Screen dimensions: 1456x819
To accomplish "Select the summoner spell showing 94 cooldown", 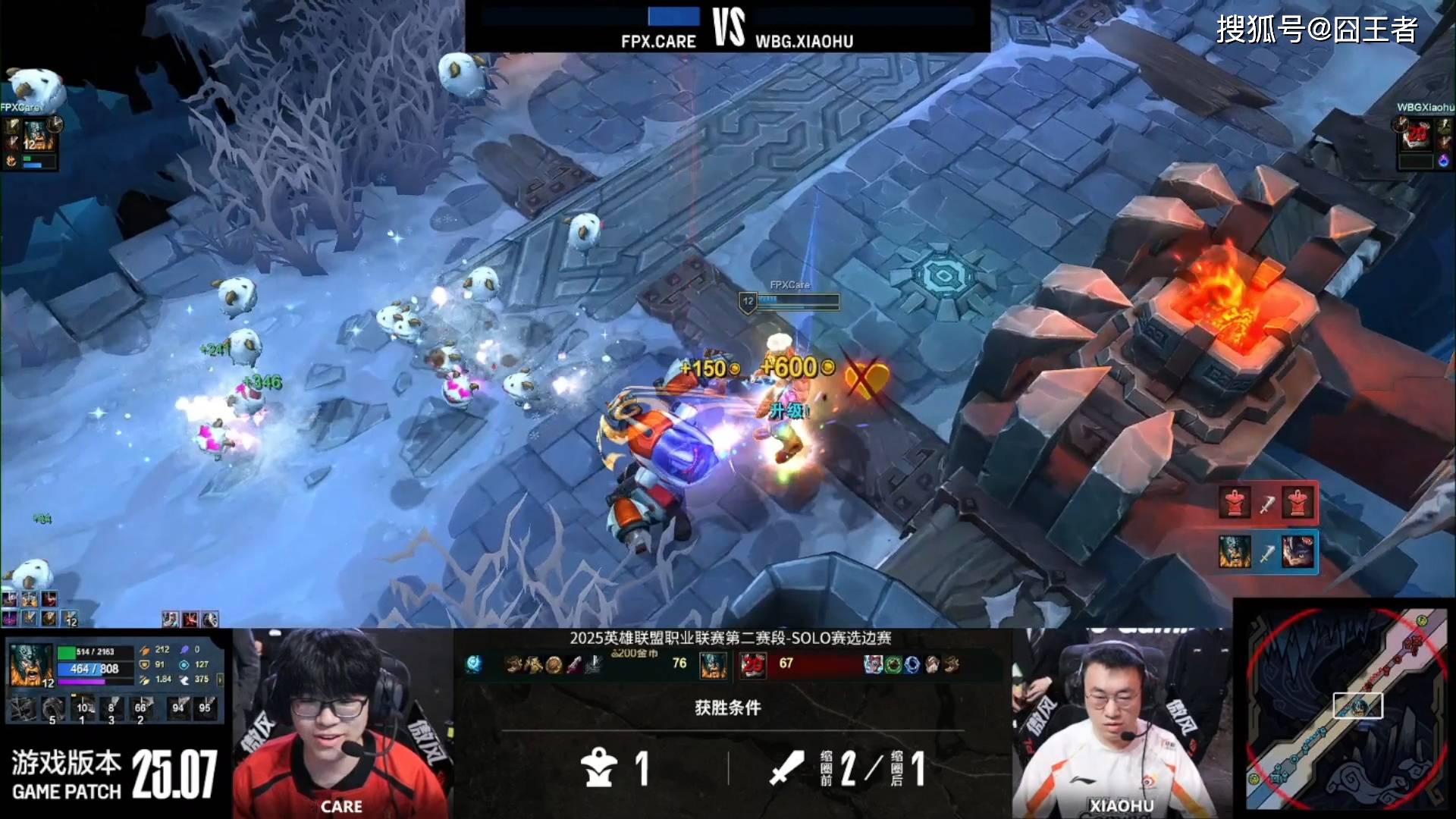I will click(x=178, y=709).
